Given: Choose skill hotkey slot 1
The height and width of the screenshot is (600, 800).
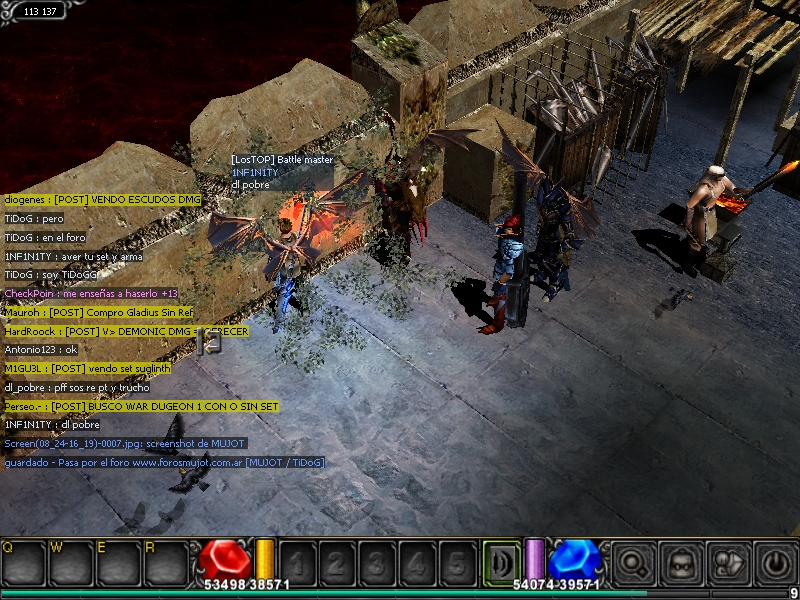Looking at the screenshot, I should pos(297,562).
